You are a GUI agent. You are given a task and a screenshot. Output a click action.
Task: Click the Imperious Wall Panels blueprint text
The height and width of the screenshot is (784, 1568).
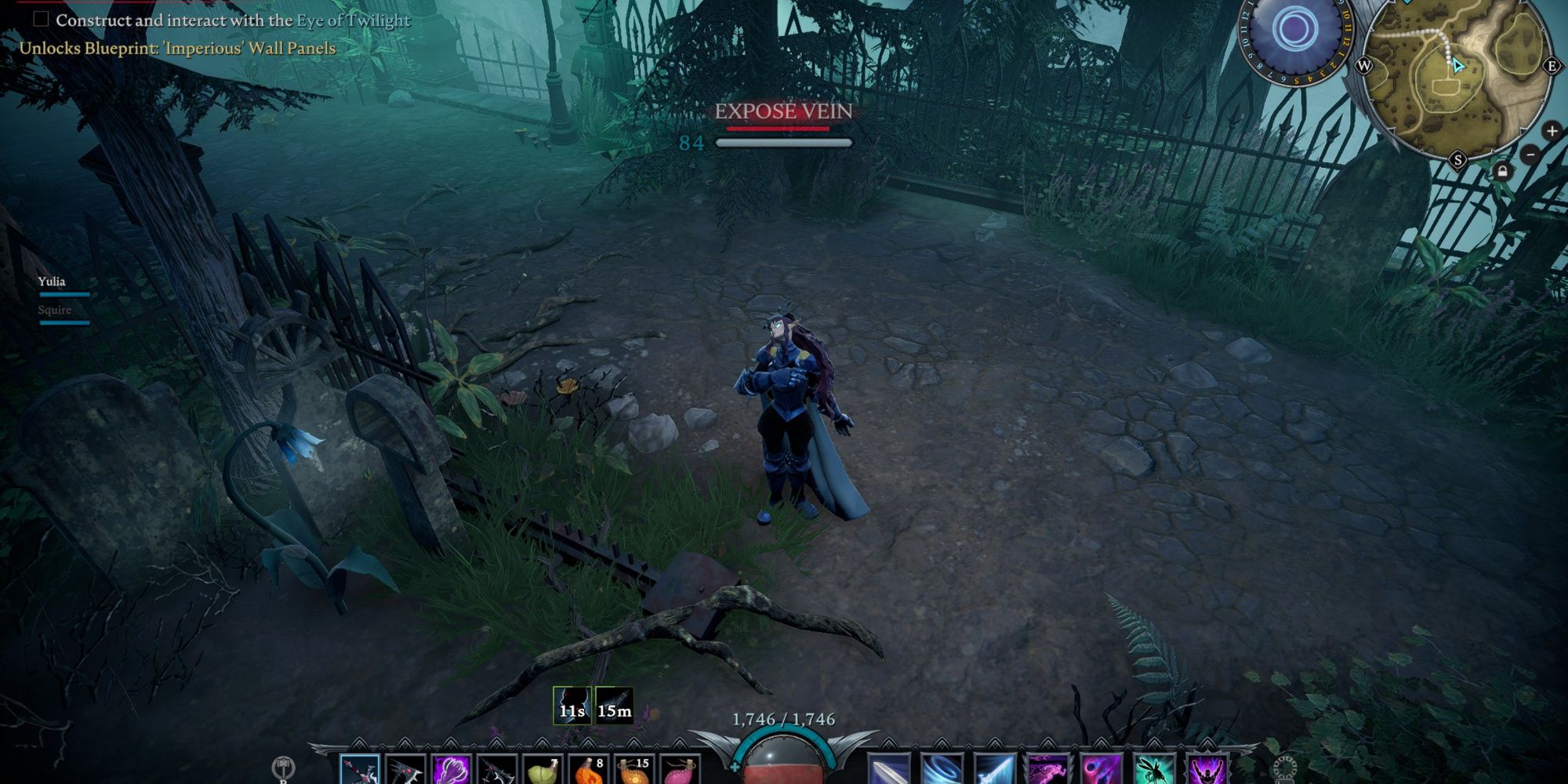click(176, 49)
